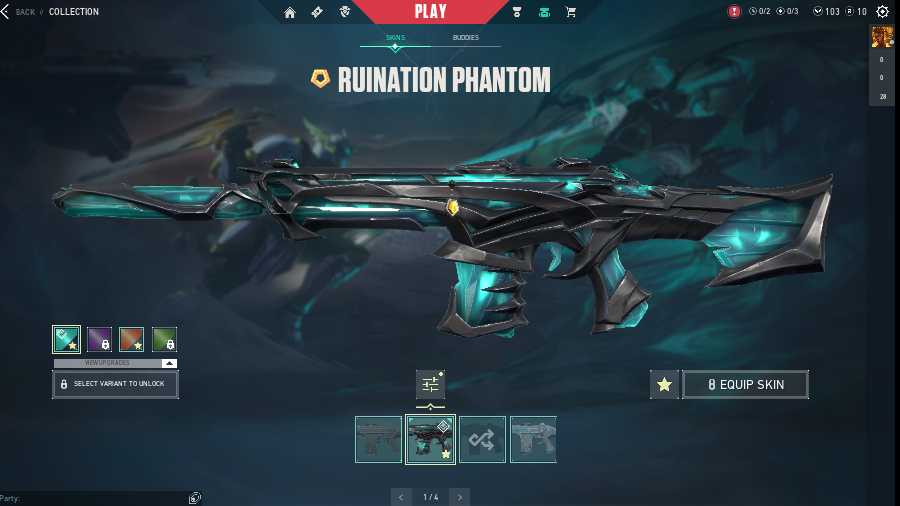The height and width of the screenshot is (506, 900).
Task: Choose the locked purple color variant
Action: pyautogui.click(x=99, y=339)
